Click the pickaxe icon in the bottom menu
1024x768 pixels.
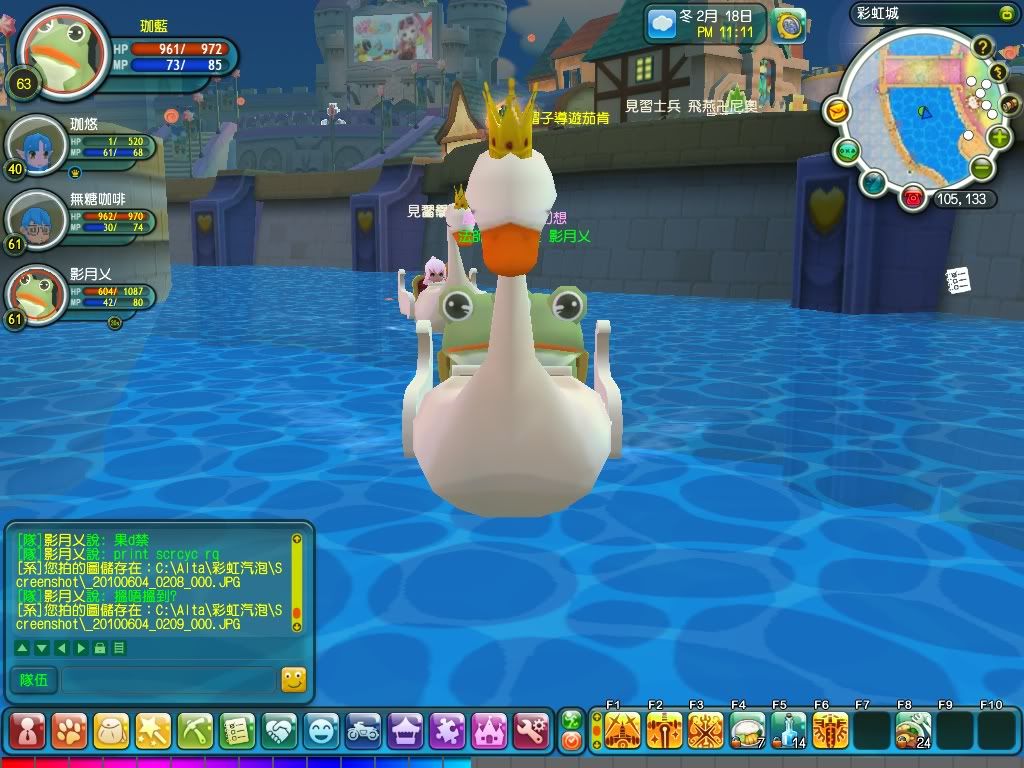[x=195, y=731]
